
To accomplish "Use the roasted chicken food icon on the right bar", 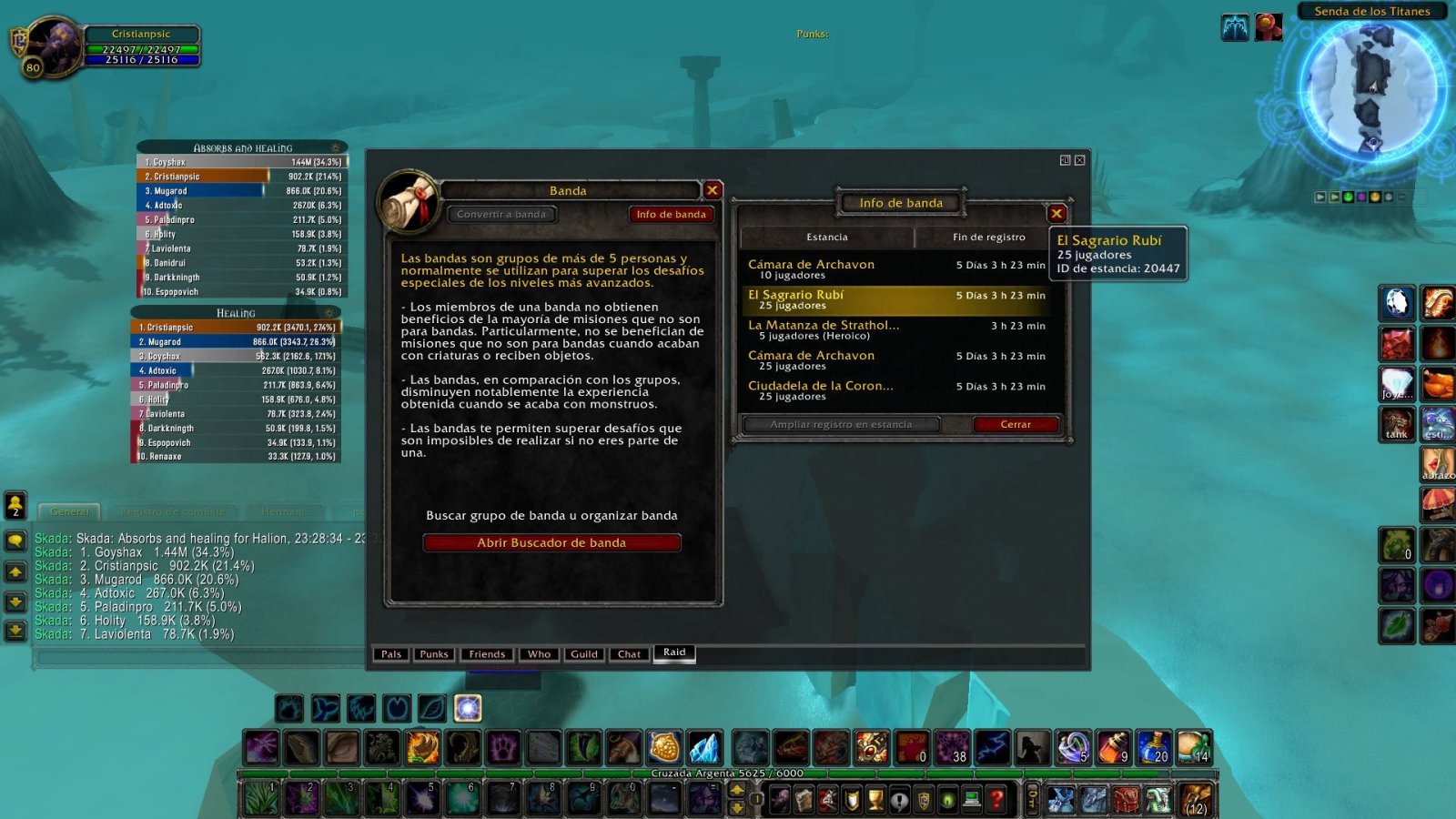I will point(1436,383).
